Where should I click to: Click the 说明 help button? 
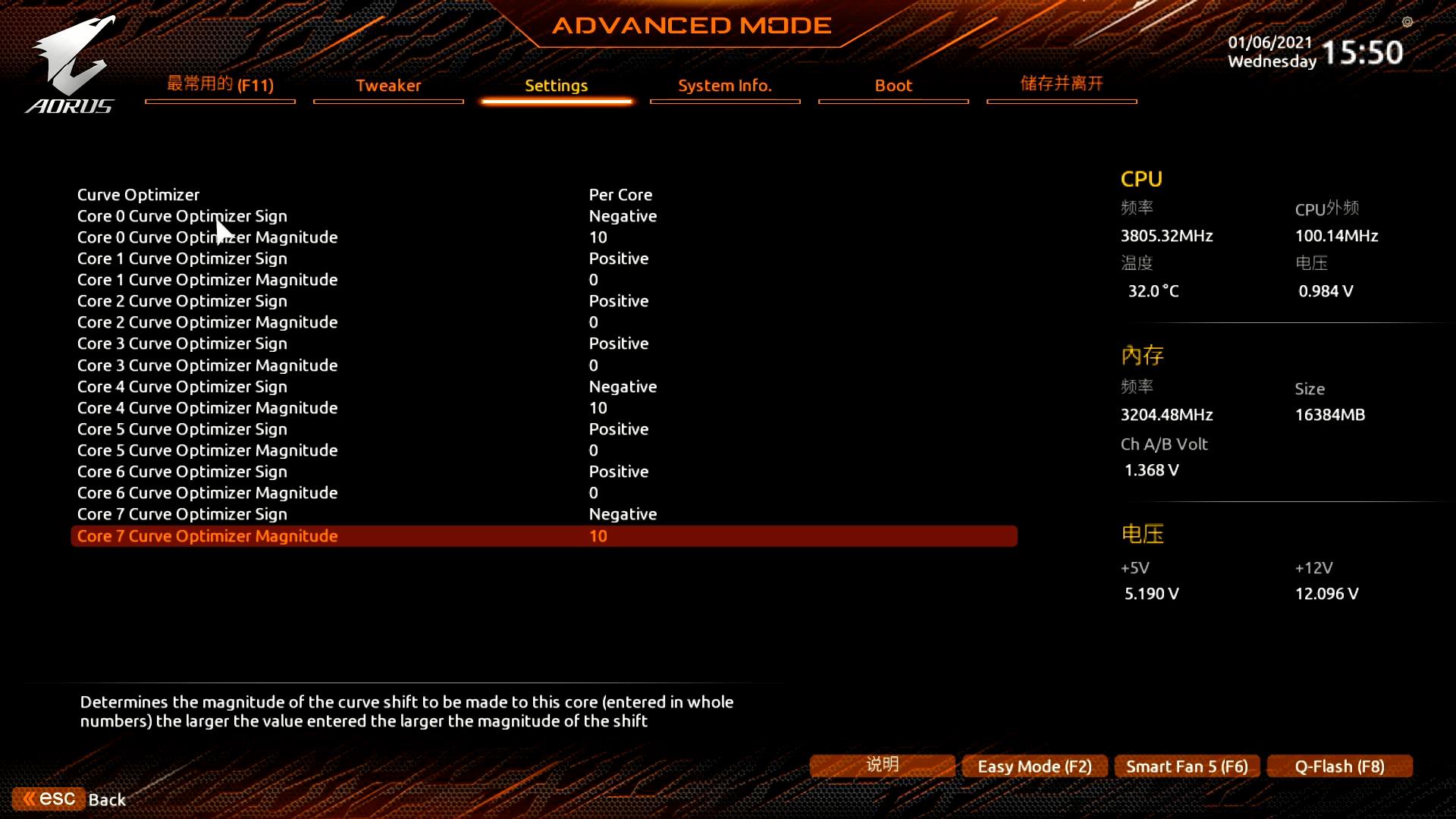point(881,765)
